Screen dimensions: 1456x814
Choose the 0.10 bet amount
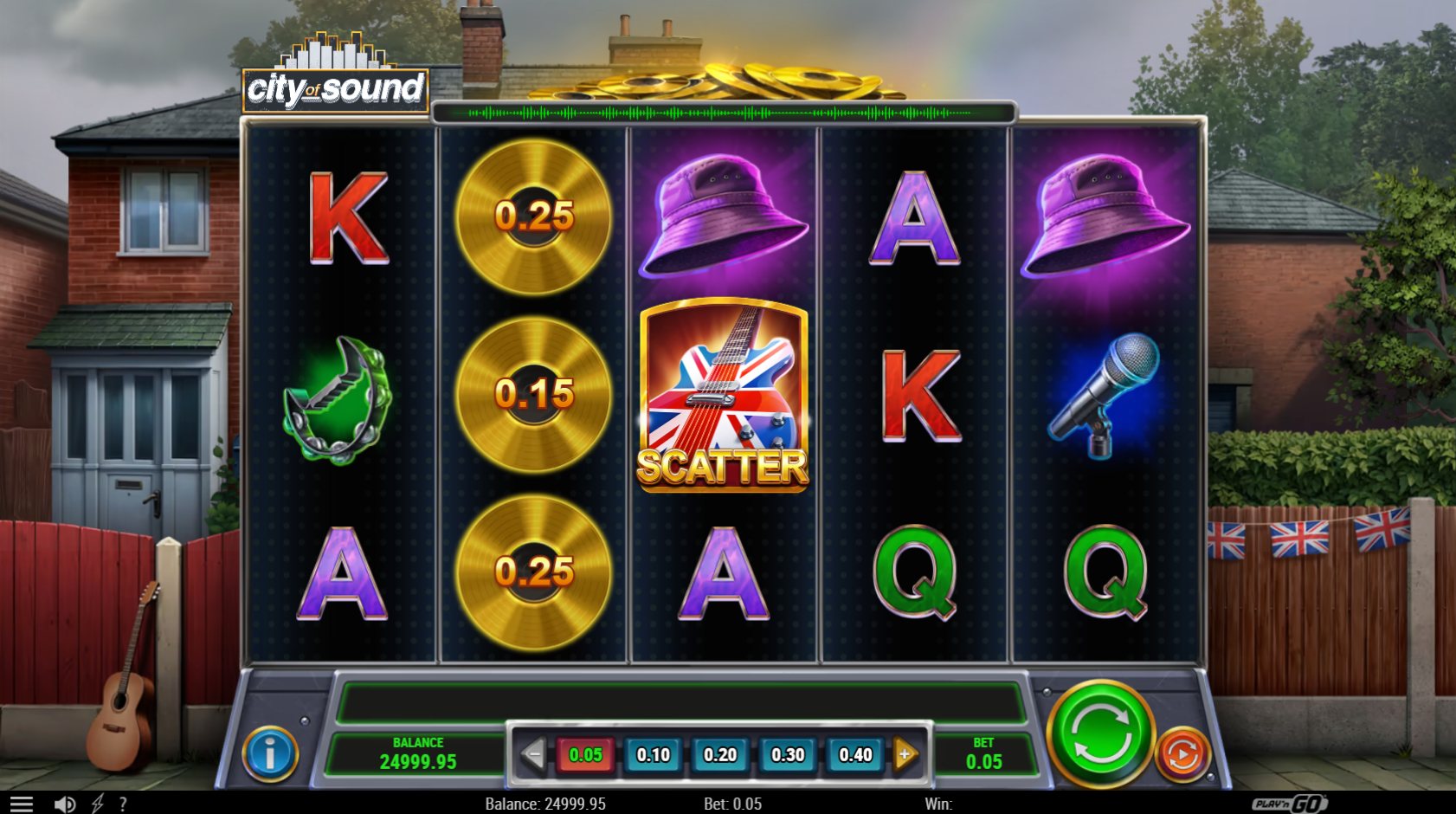click(653, 755)
